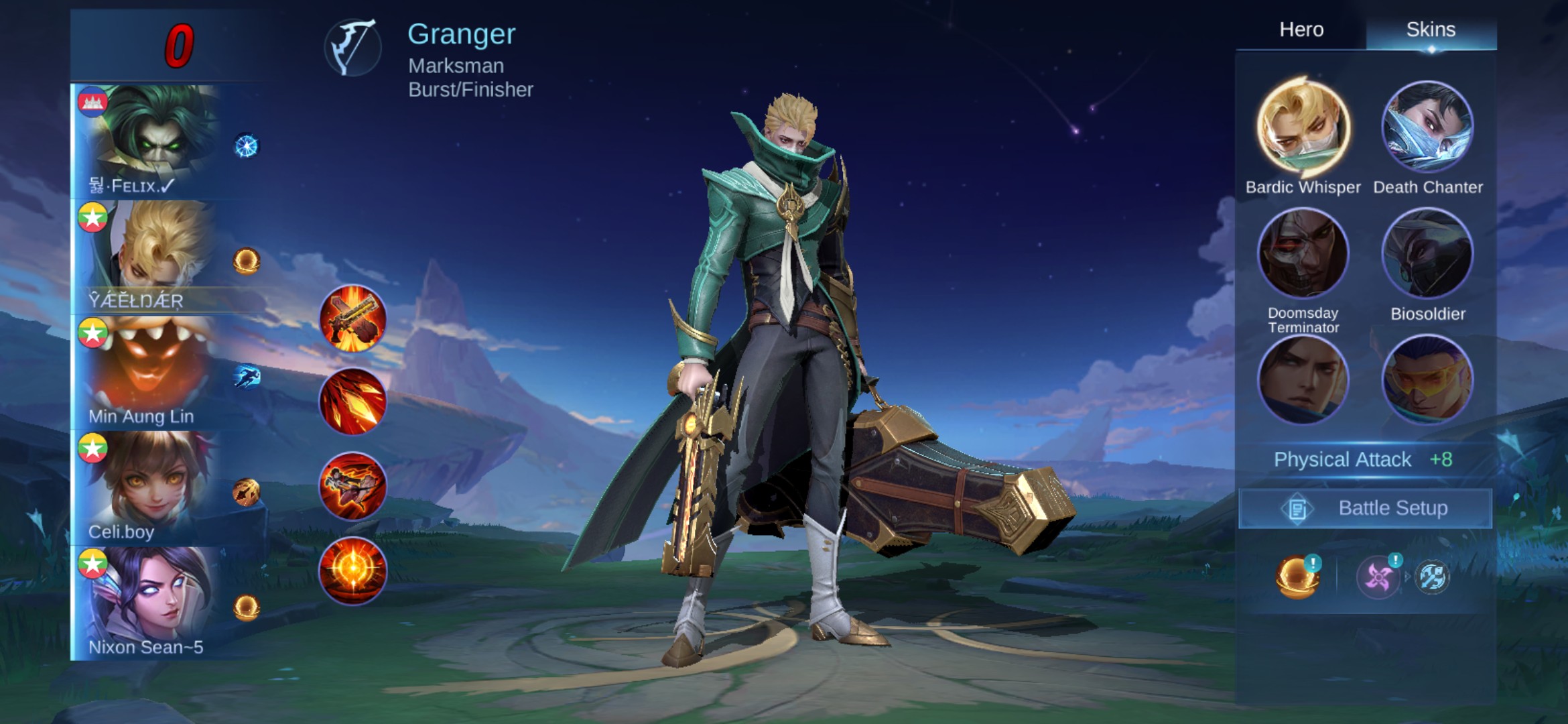Open the Skills tab
The height and width of the screenshot is (724, 1568).
point(1431,29)
